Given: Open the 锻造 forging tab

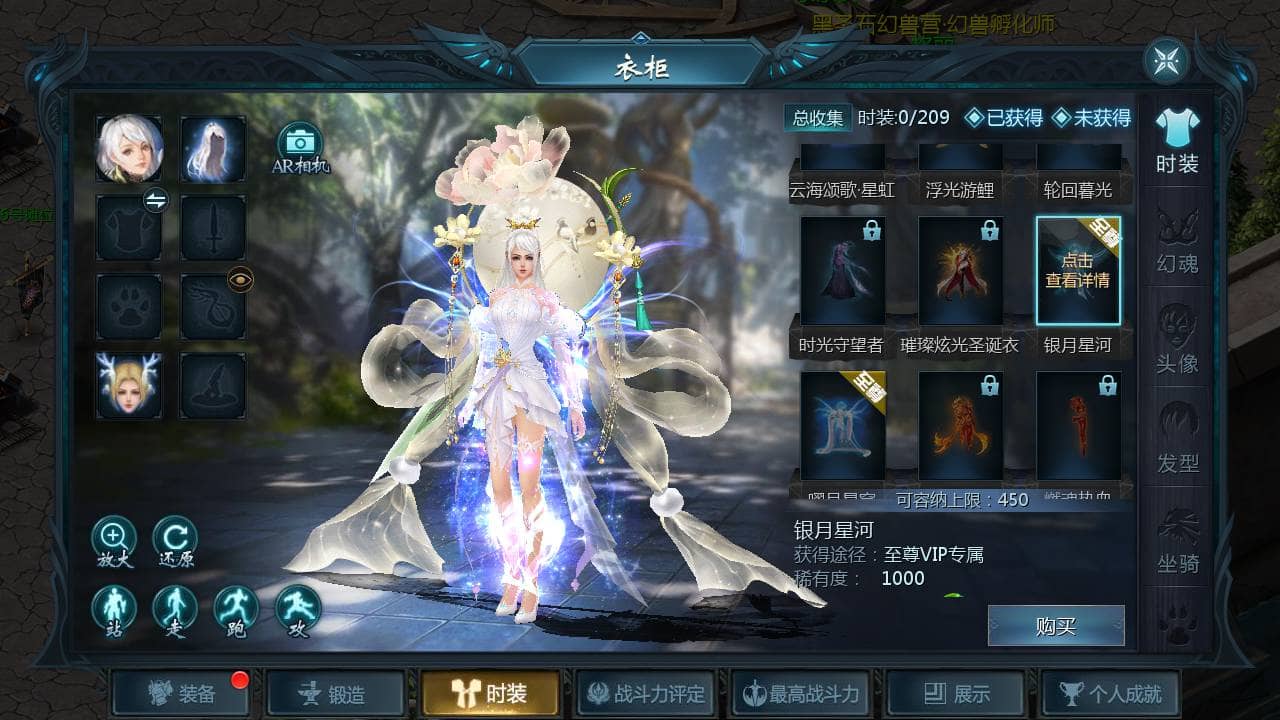Looking at the screenshot, I should [x=335, y=693].
